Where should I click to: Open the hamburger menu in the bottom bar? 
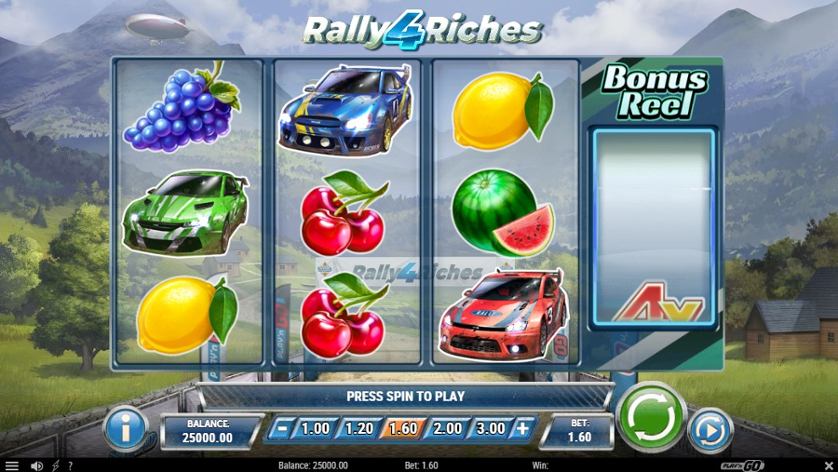13,465
